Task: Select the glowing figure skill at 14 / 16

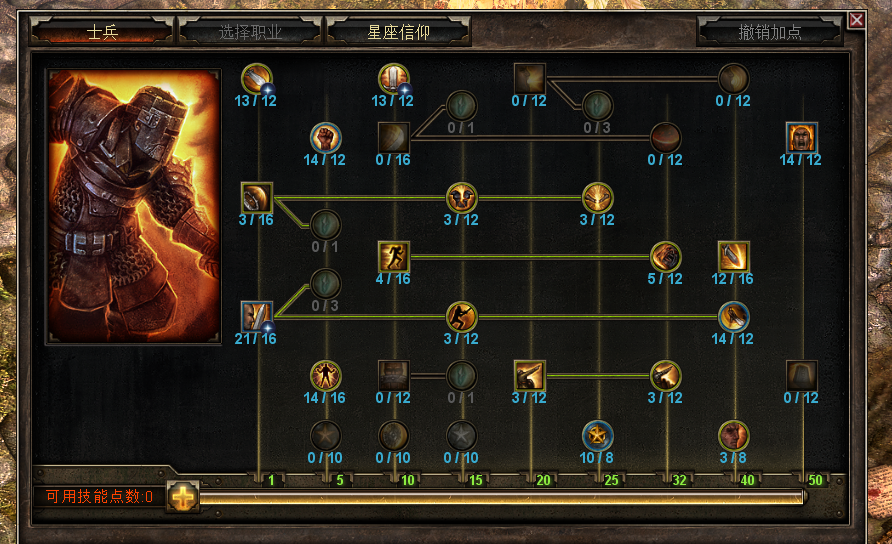Action: tap(326, 375)
